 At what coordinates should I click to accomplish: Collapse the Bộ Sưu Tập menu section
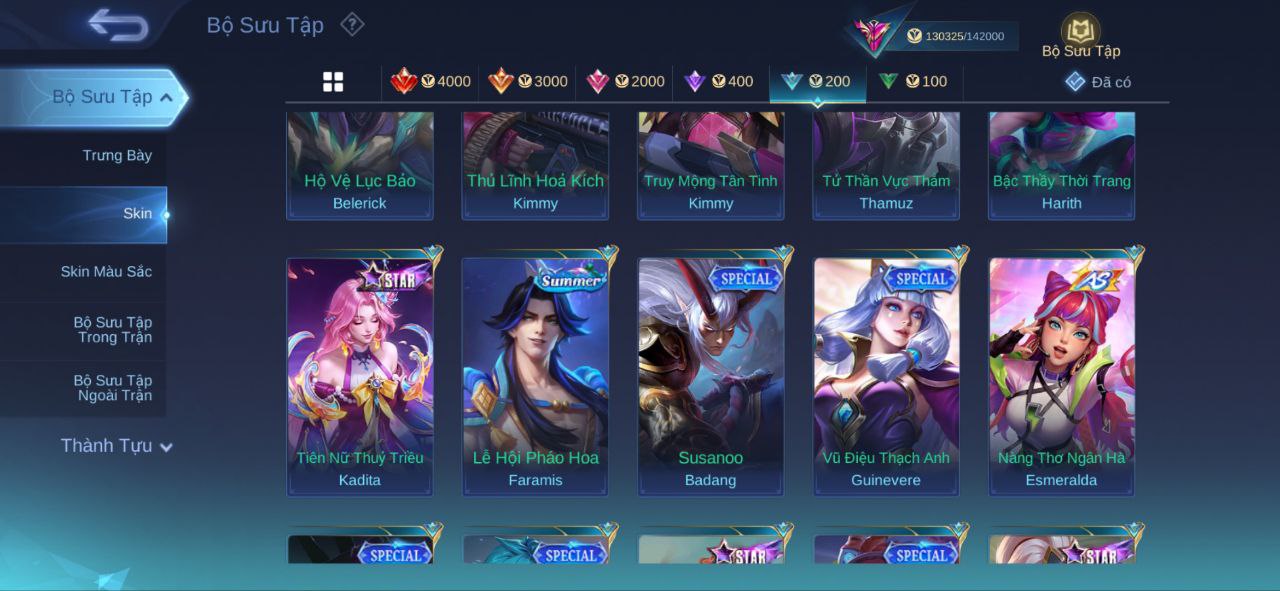(166, 97)
